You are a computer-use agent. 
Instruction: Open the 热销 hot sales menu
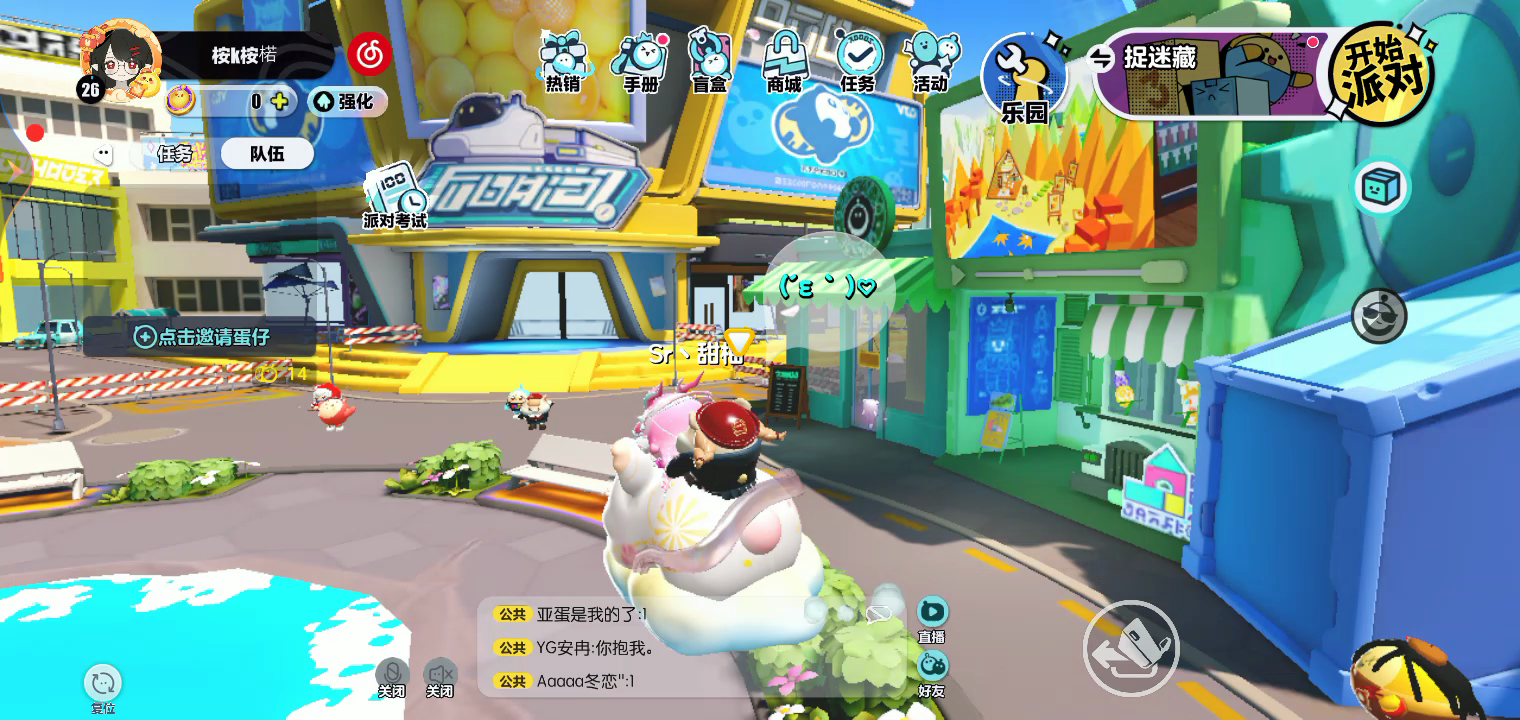point(563,62)
